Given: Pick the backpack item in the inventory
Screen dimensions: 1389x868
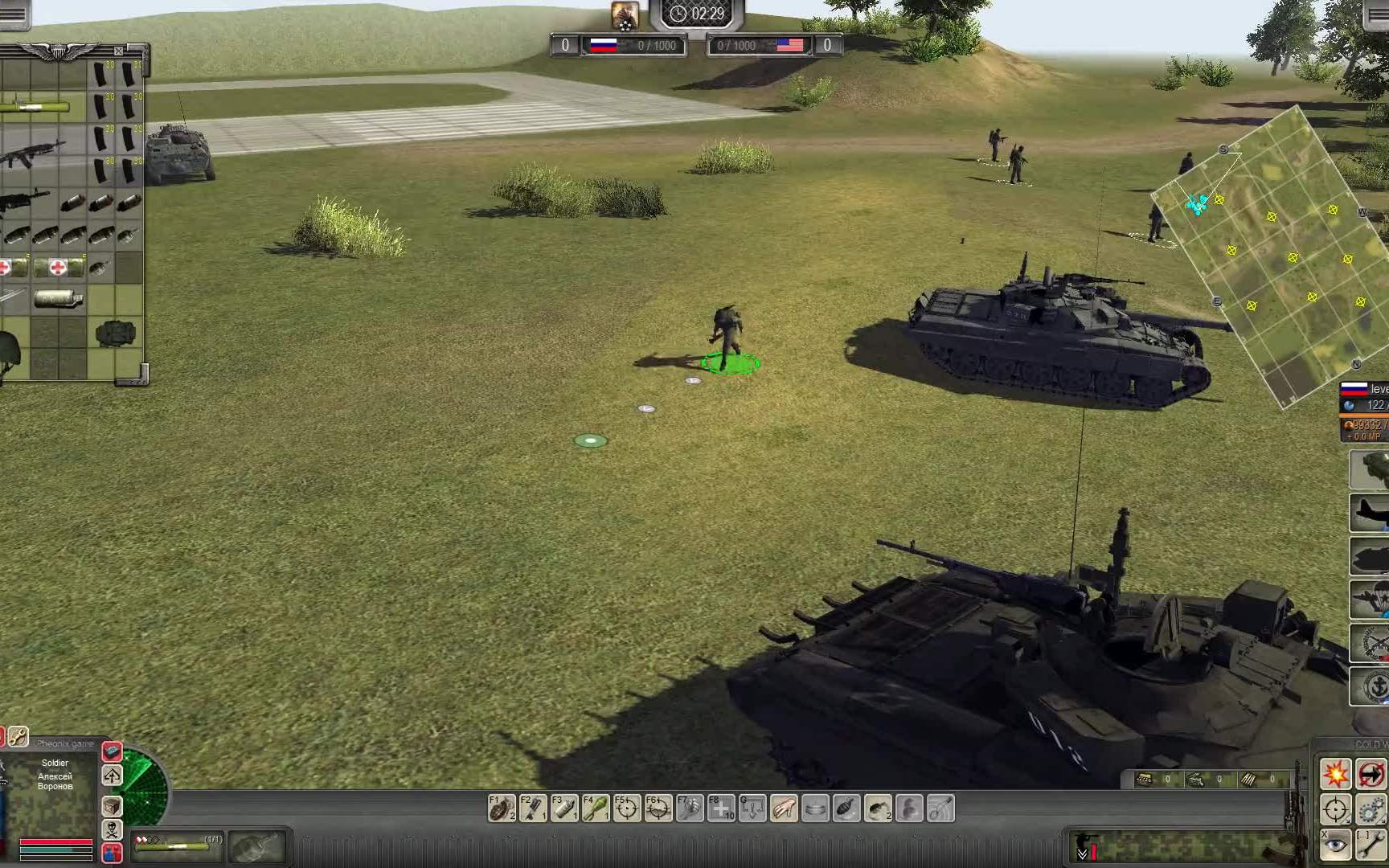Looking at the screenshot, I should [x=115, y=334].
